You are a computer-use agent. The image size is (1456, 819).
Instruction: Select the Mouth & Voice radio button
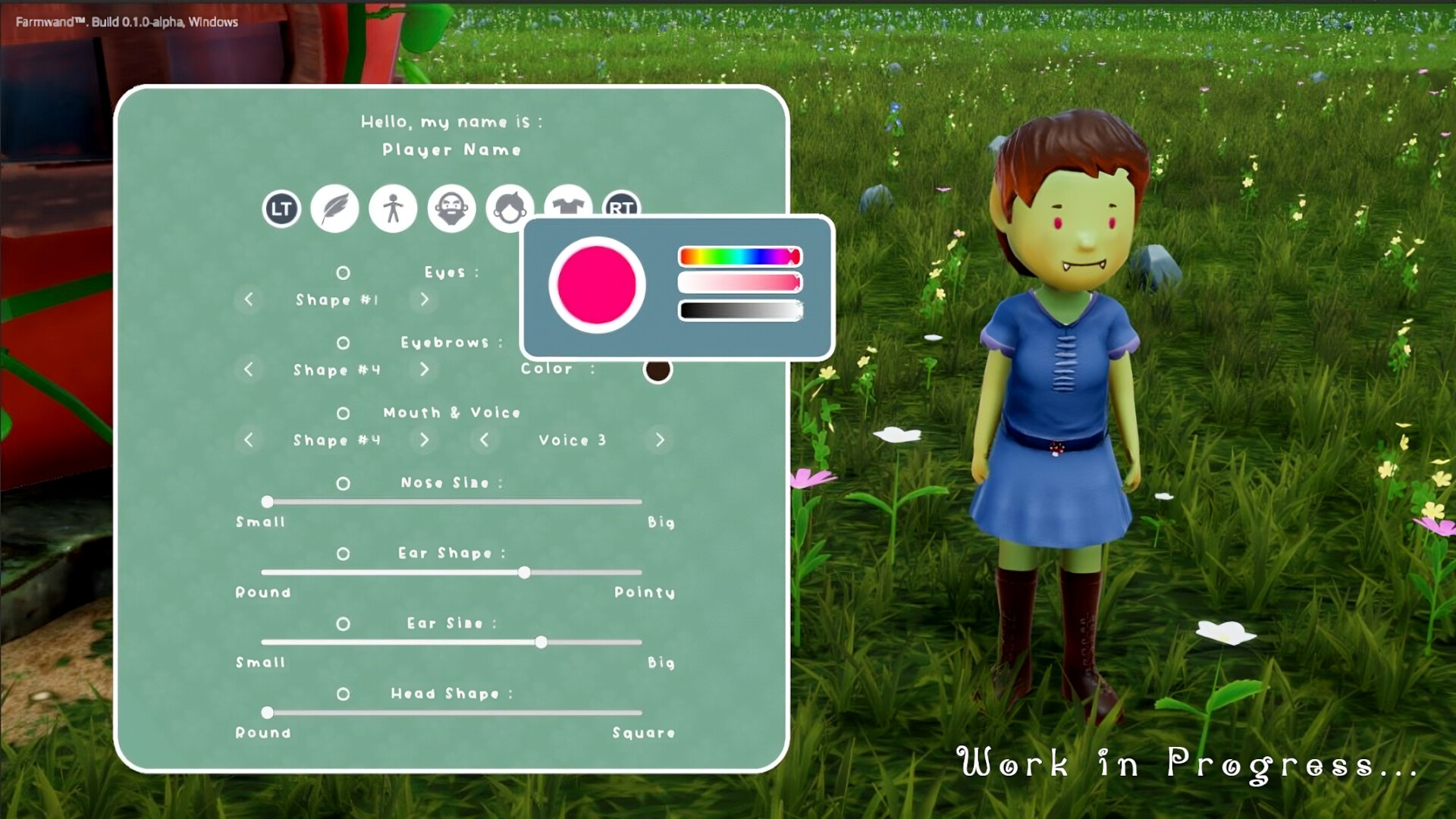click(x=343, y=413)
